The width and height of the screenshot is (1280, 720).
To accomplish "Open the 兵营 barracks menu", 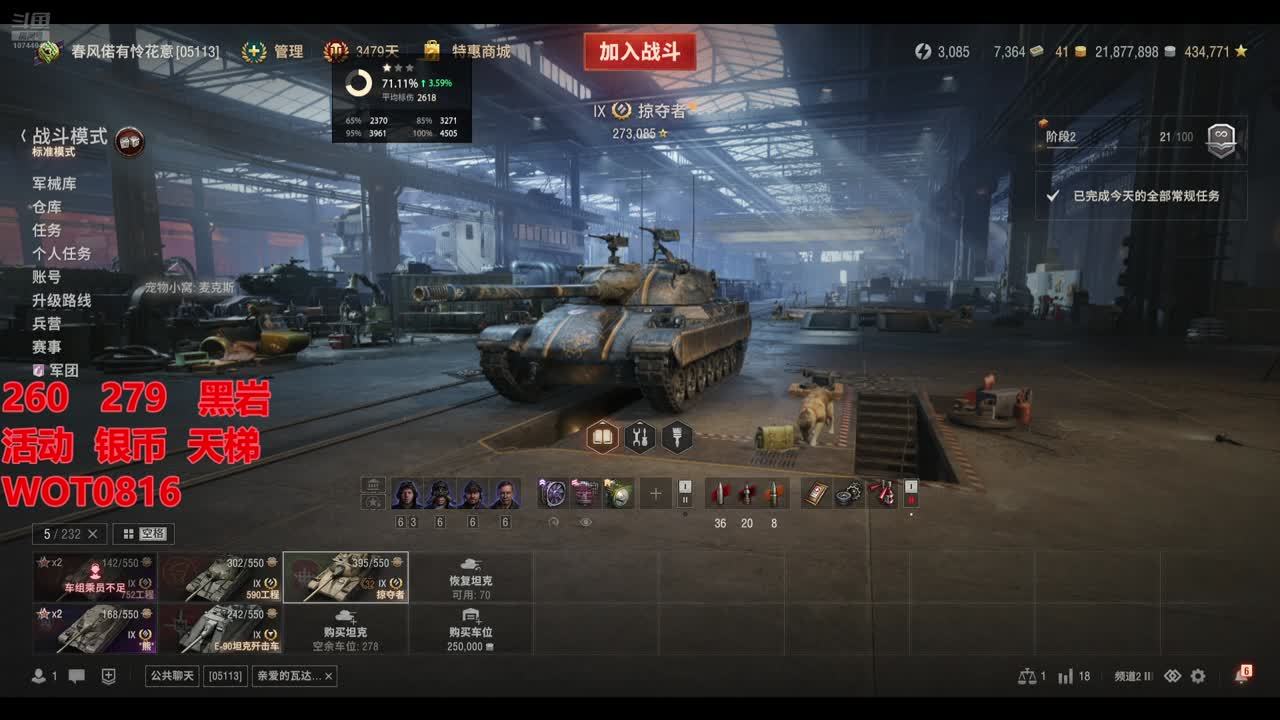I will (47, 324).
